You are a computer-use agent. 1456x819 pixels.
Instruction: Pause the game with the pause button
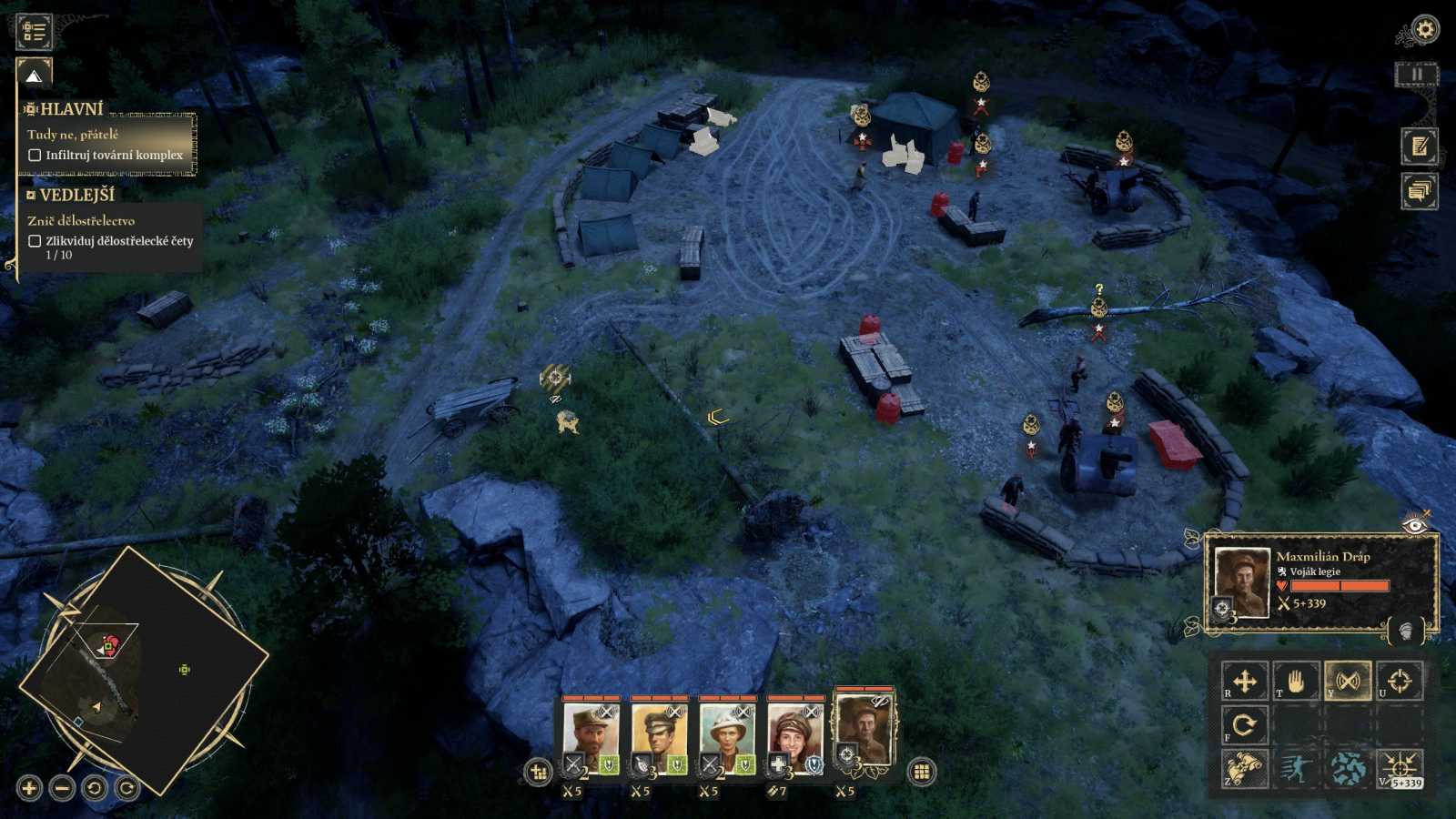pos(1416,75)
